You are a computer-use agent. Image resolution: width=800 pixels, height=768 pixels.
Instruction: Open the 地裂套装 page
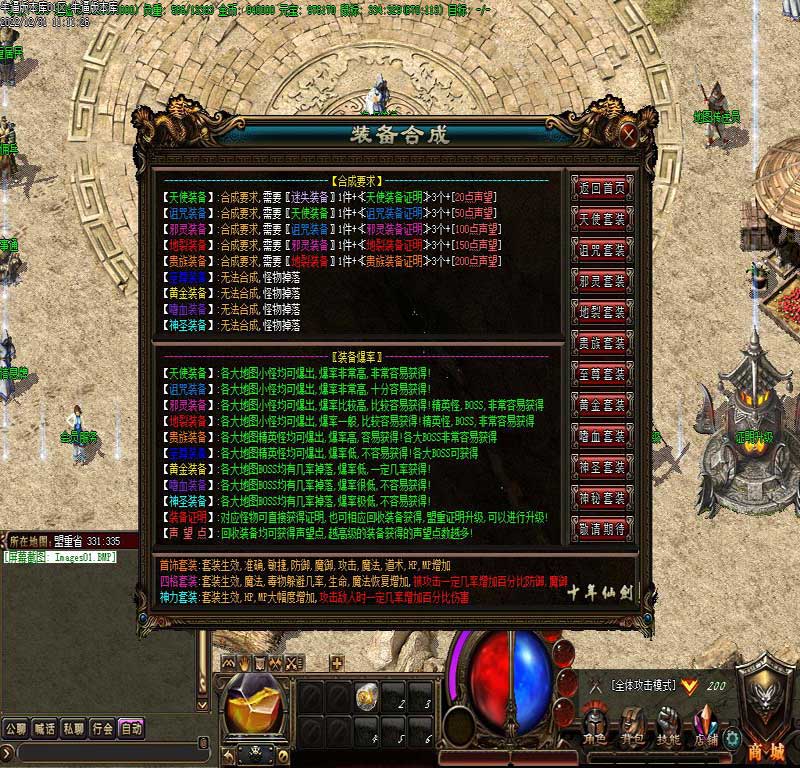[x=601, y=312]
